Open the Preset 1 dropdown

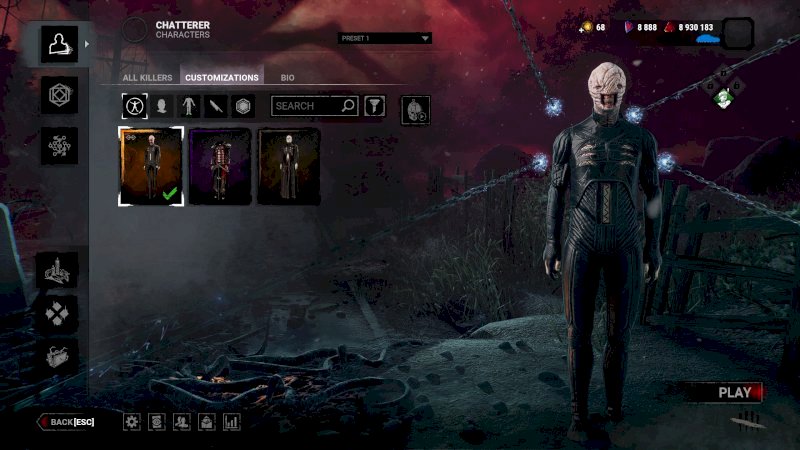tap(384, 38)
